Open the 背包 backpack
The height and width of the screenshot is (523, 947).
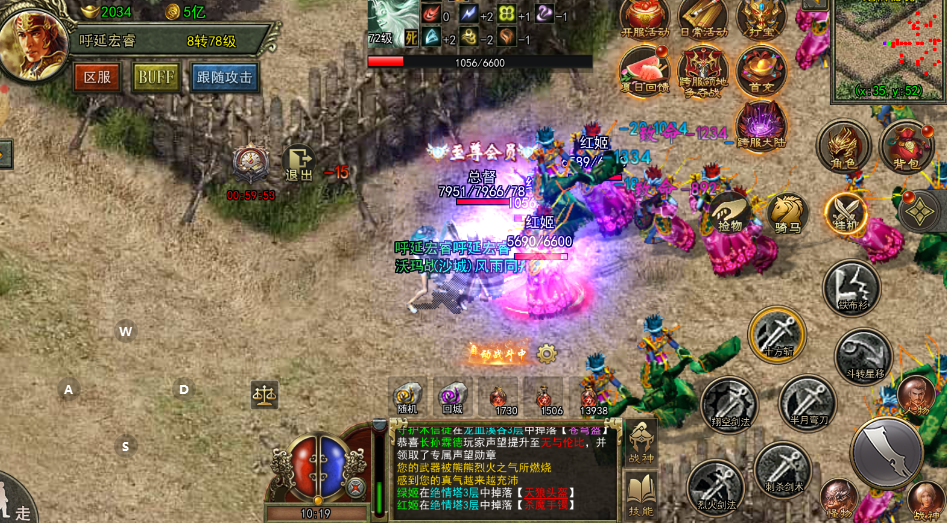906,146
